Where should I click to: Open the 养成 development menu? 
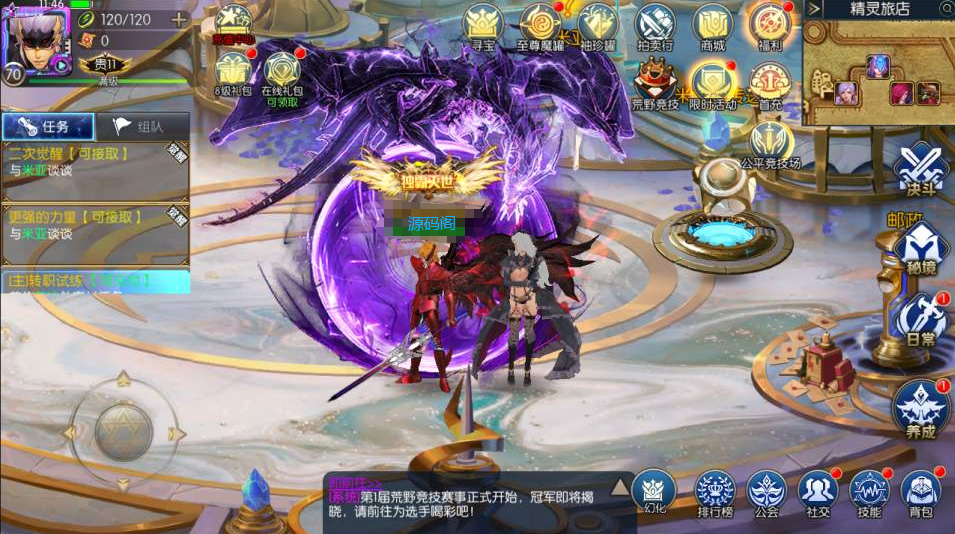(x=920, y=408)
